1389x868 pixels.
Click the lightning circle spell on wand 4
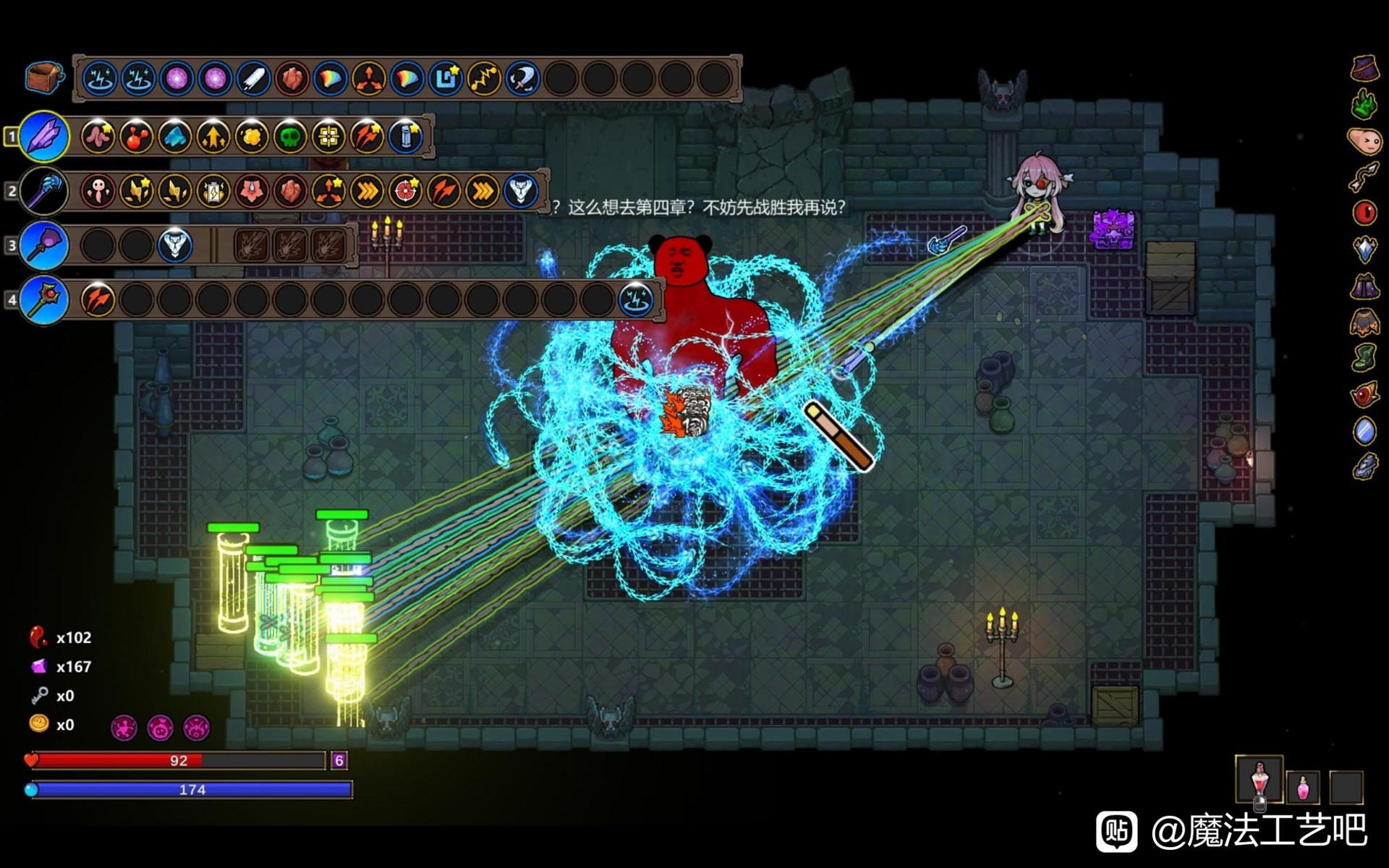637,299
